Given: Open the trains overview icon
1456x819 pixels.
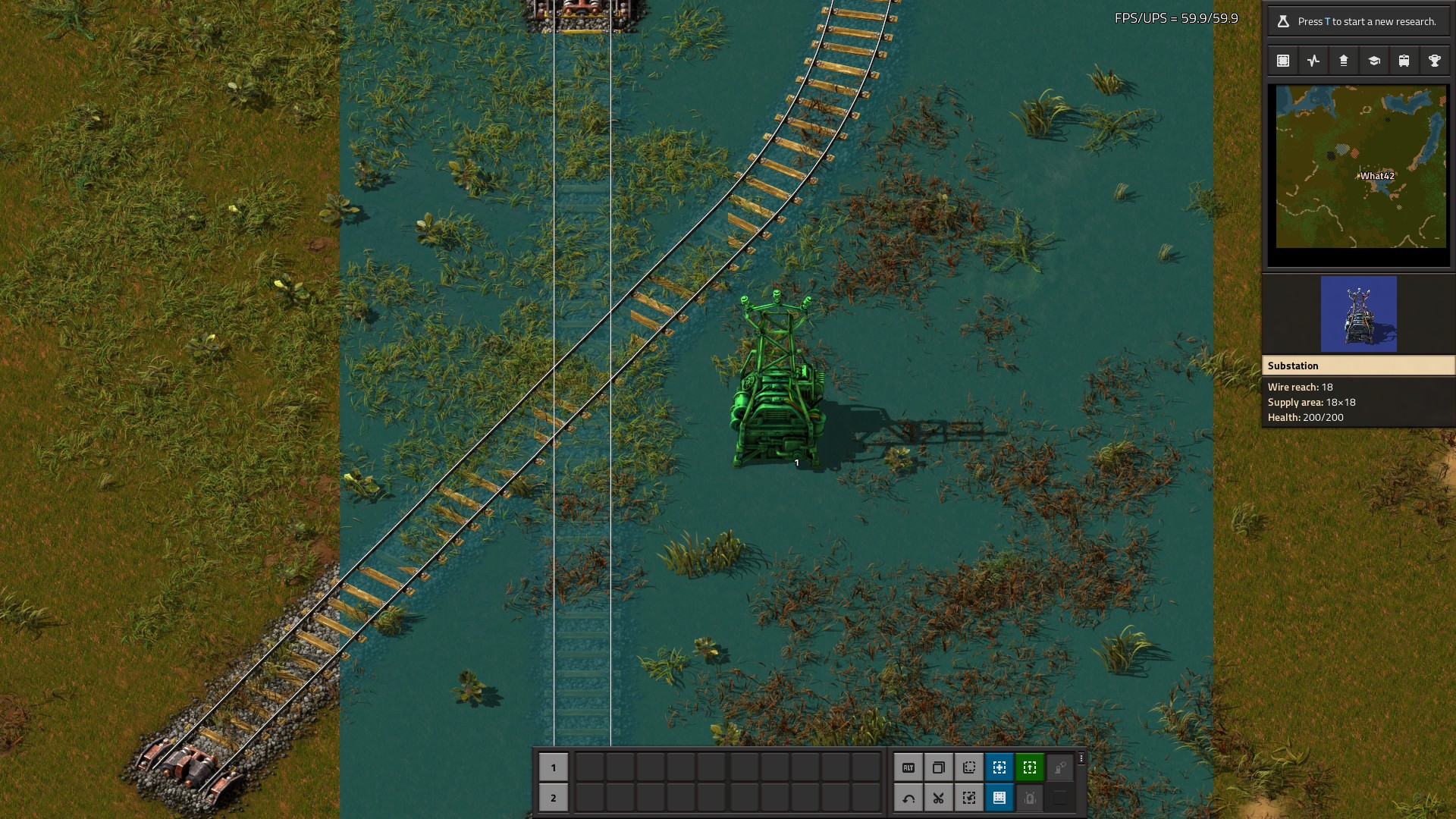Looking at the screenshot, I should pos(1404,61).
